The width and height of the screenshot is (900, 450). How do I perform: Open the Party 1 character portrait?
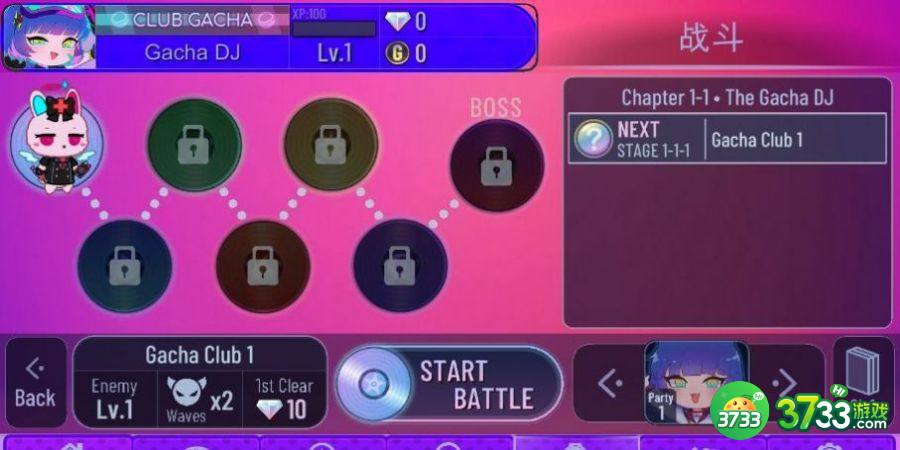point(697,384)
